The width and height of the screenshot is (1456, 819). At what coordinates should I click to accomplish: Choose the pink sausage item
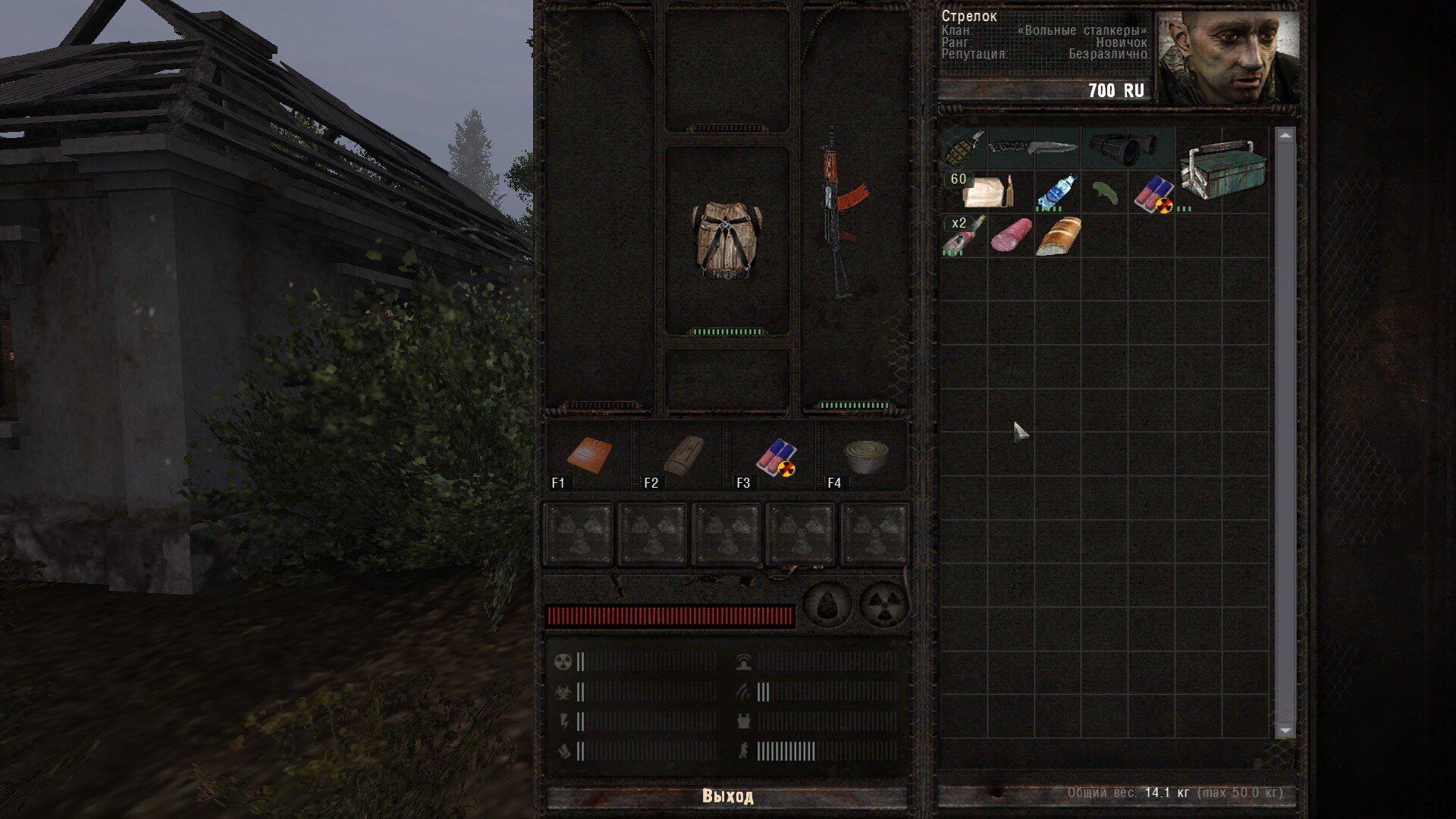[x=1011, y=235]
